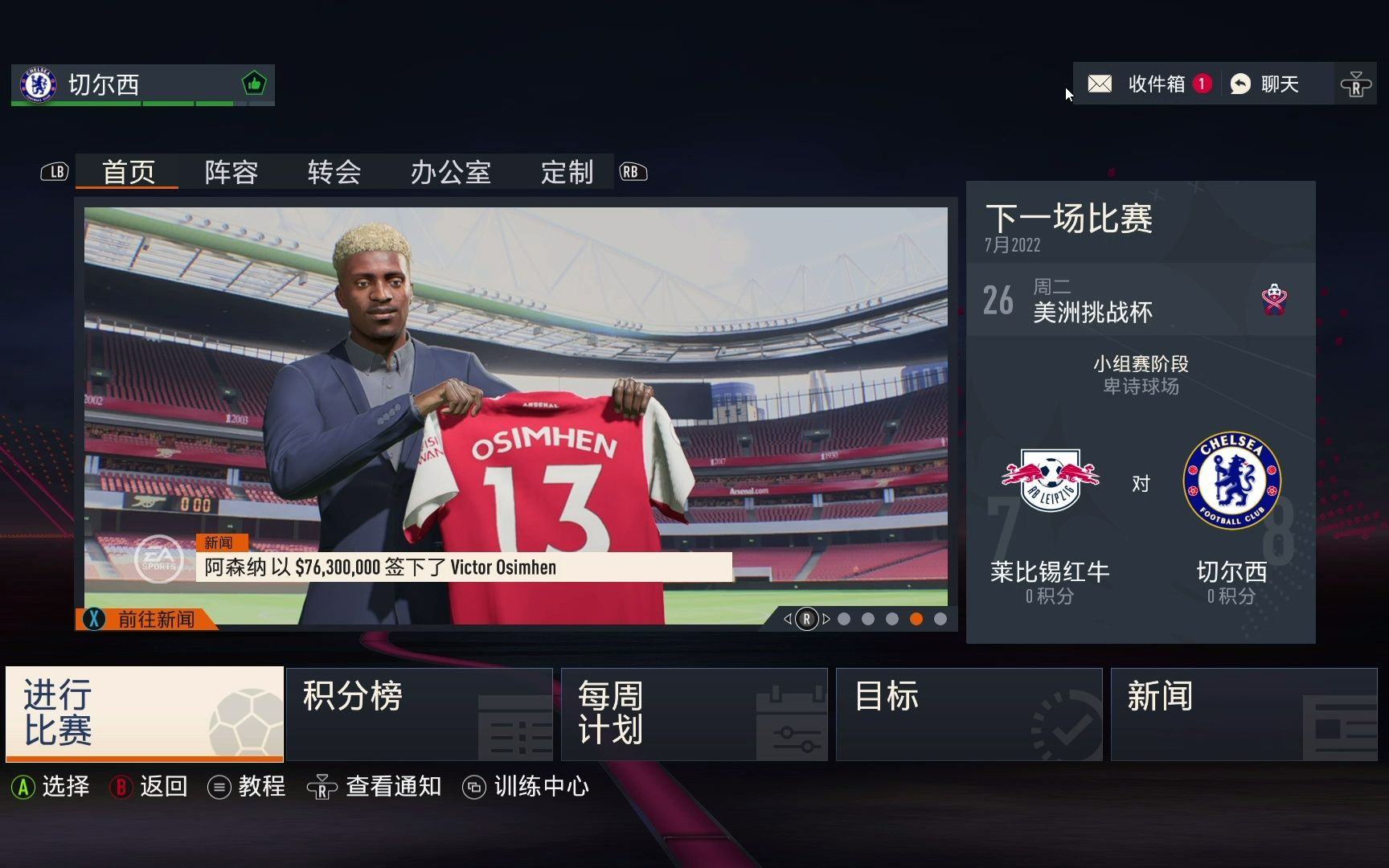Select the Chelsea logo in next match panel
Screen dimensions: 1389x868
pyautogui.click(x=1231, y=480)
